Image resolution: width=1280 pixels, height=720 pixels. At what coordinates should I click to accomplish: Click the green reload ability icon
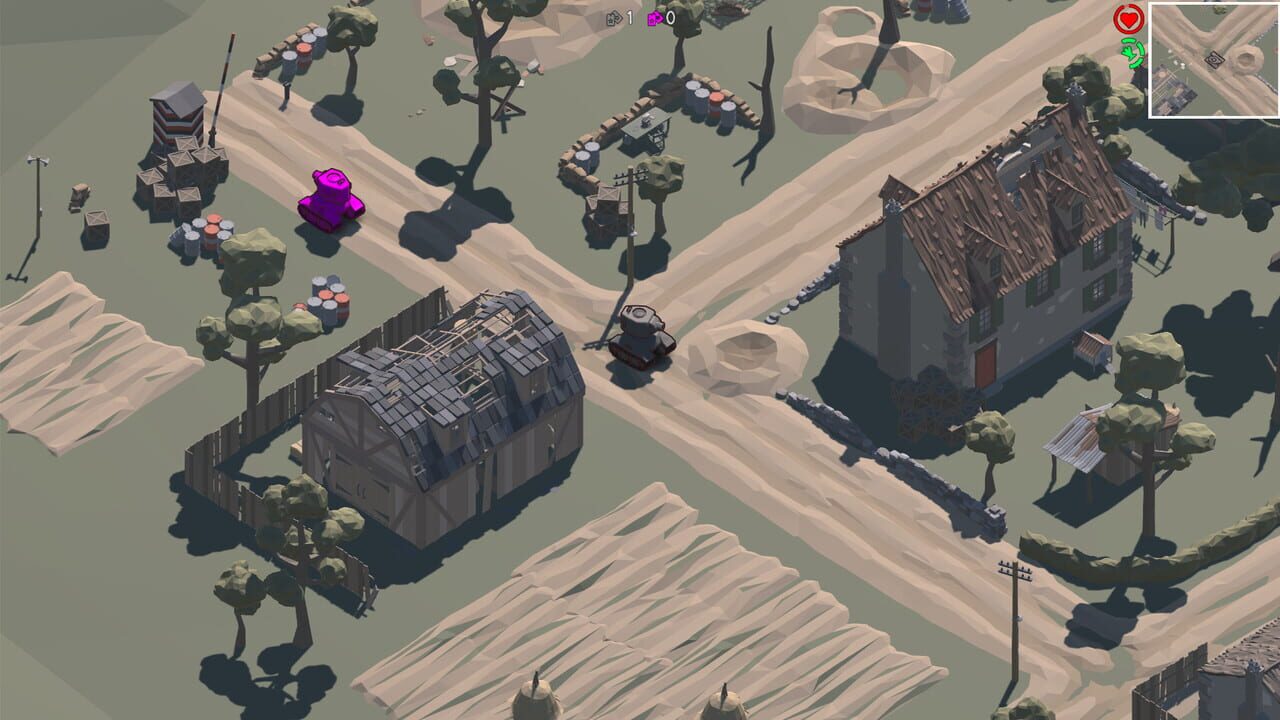pyautogui.click(x=1132, y=53)
